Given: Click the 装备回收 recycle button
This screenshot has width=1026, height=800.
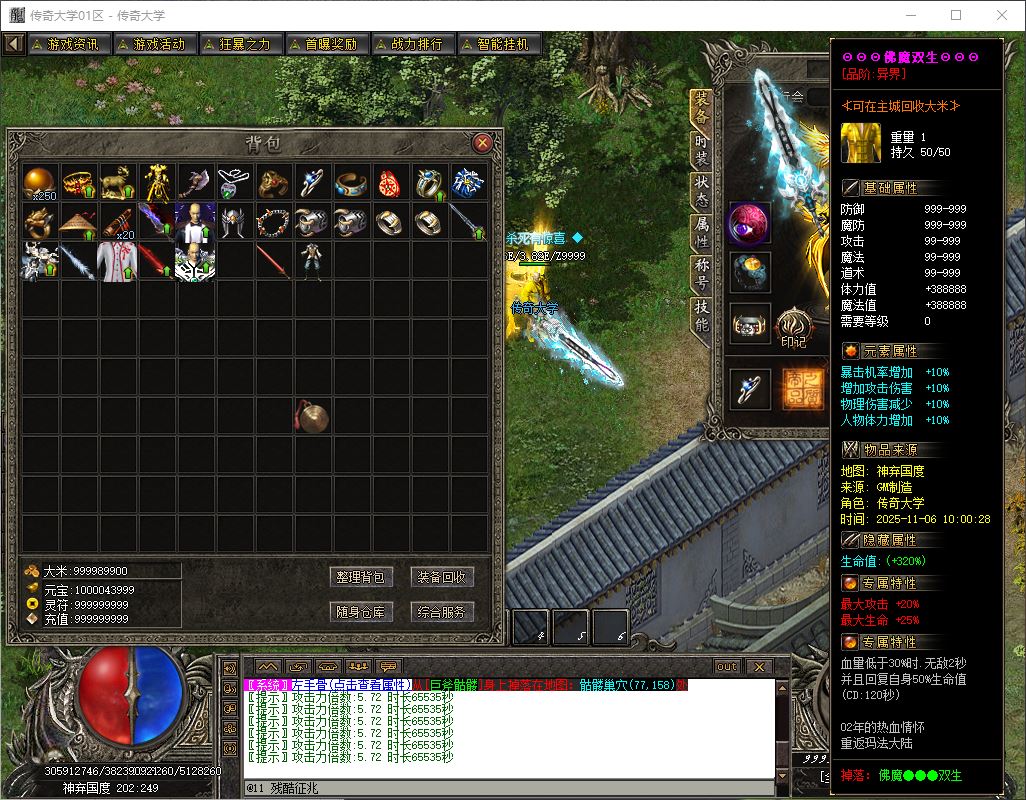Looking at the screenshot, I should click(442, 577).
